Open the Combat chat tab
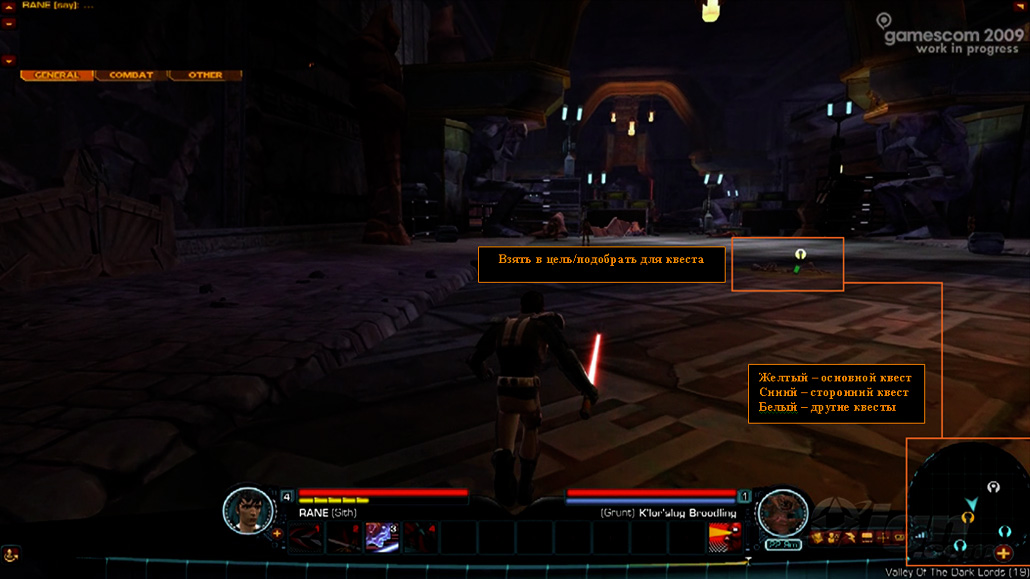The width and height of the screenshot is (1030, 579). click(131, 75)
